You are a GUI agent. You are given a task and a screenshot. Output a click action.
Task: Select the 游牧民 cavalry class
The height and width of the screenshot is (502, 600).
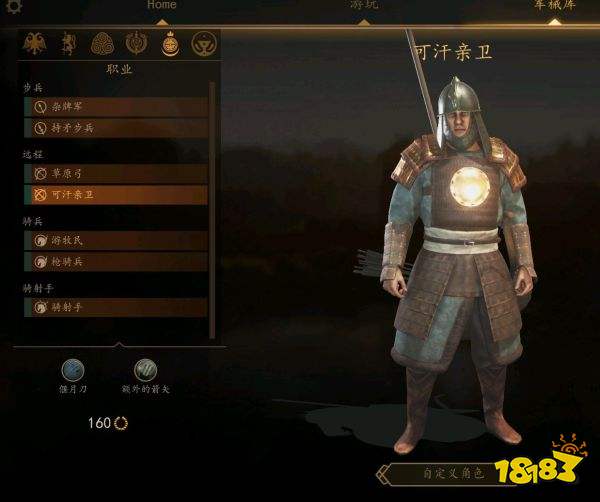[115, 240]
